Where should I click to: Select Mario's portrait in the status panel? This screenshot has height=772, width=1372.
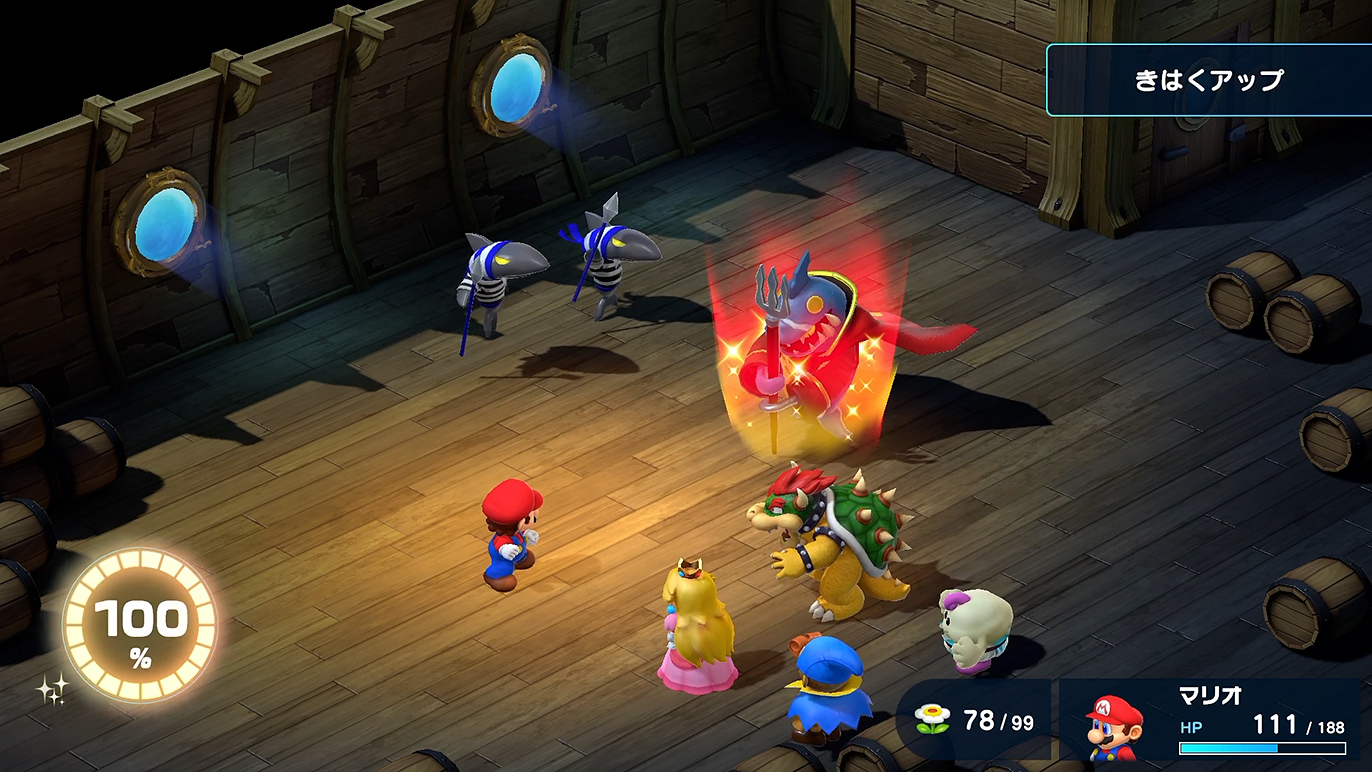pos(1114,725)
